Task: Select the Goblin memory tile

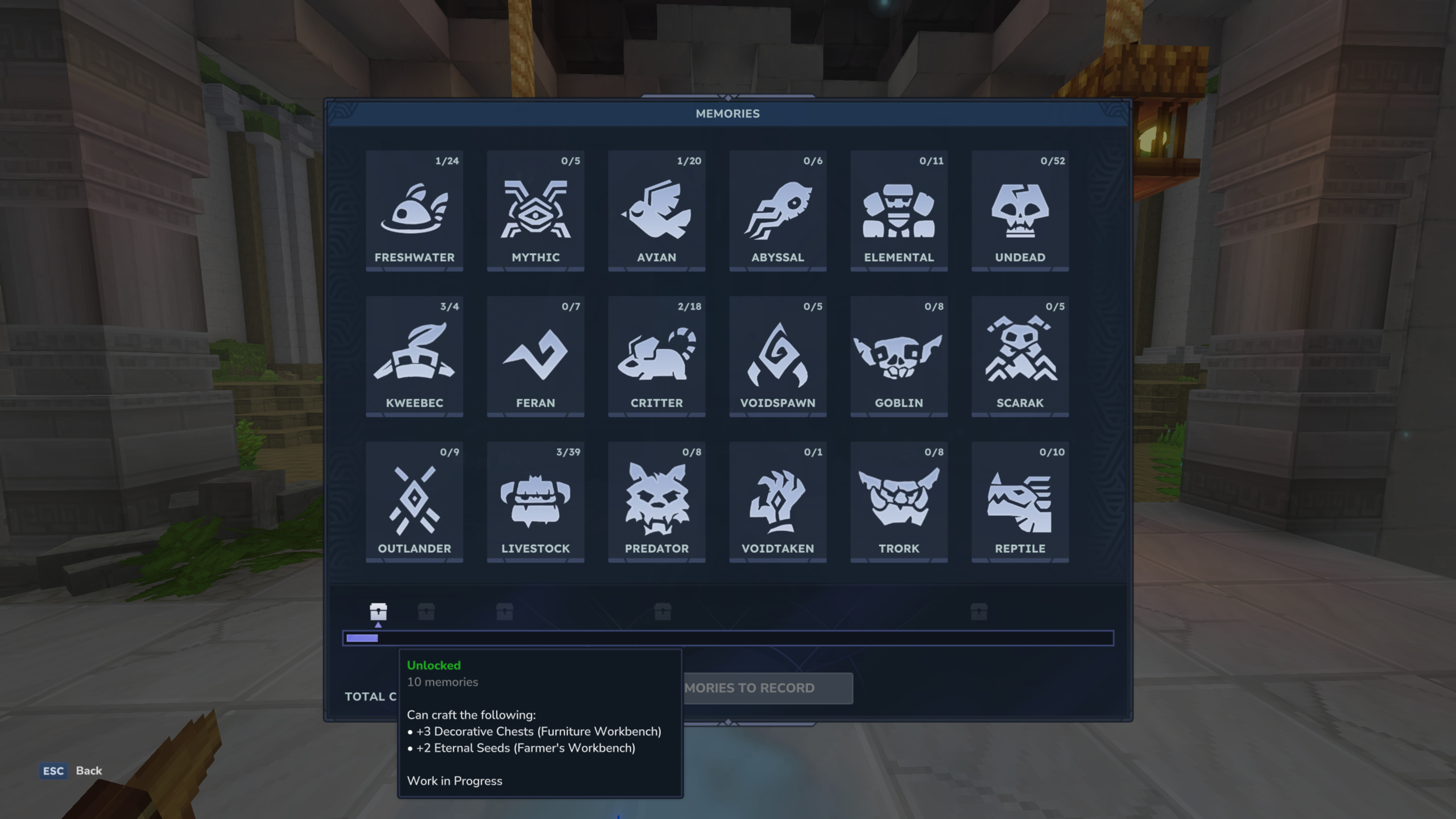Action: (x=898, y=357)
